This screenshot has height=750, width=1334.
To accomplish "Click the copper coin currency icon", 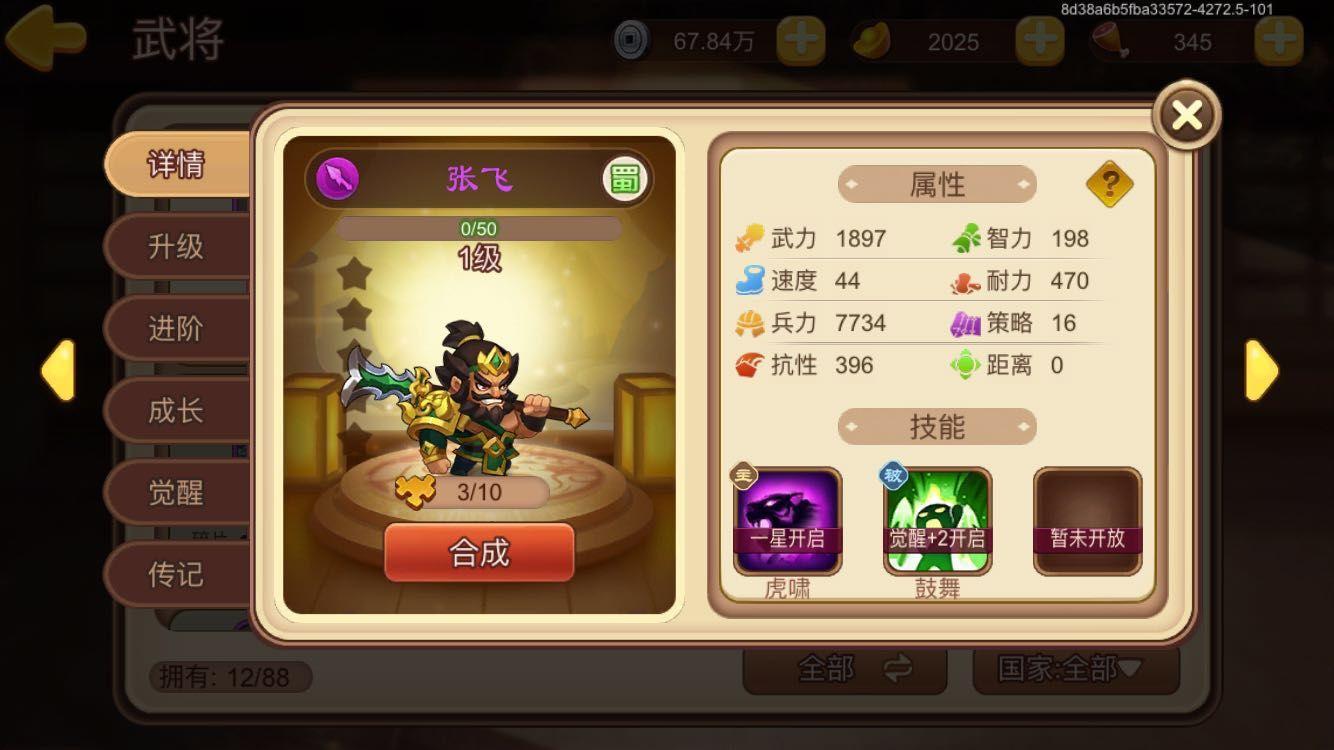I will tap(633, 42).
